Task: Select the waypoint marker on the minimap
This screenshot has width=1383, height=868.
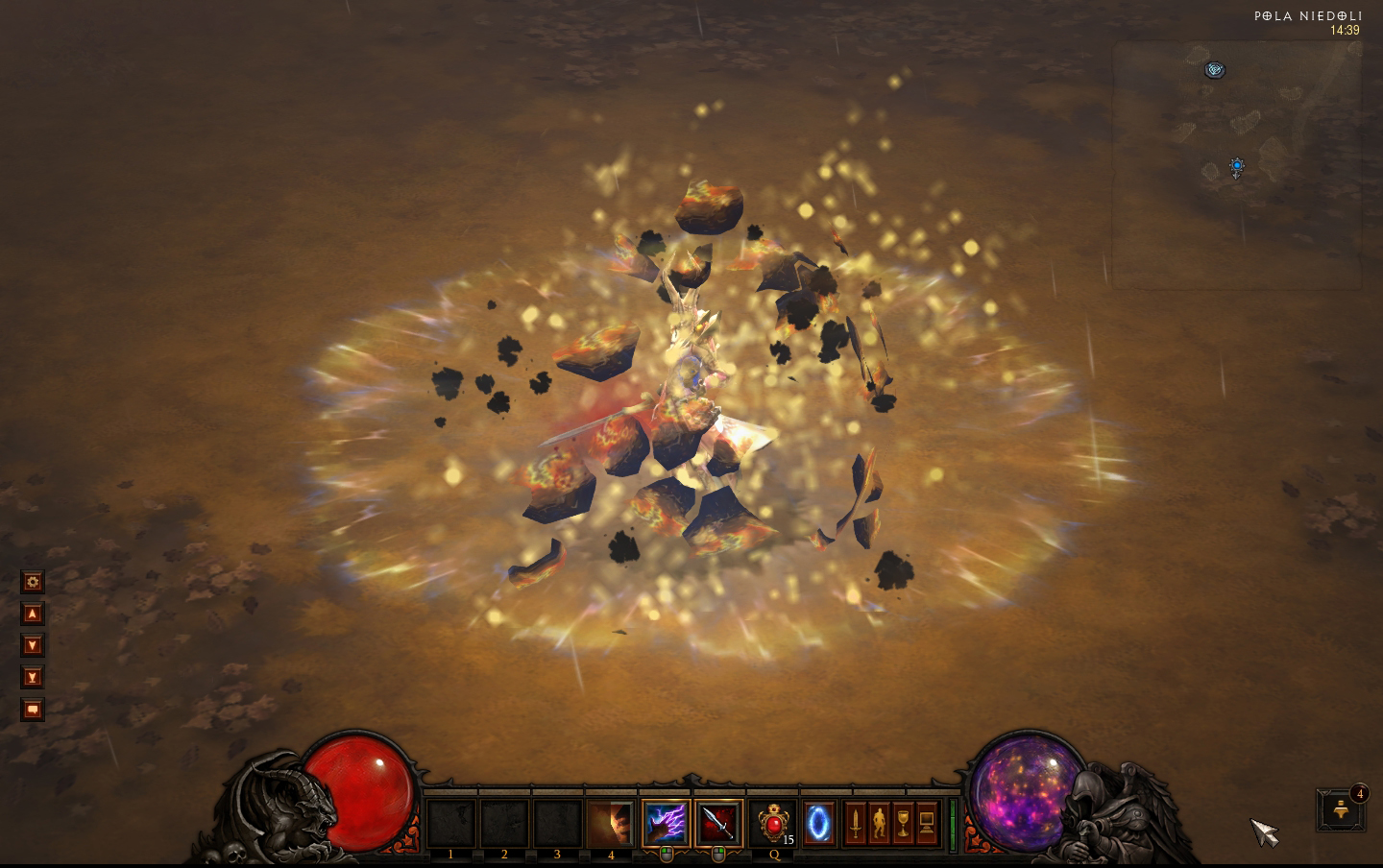Action: click(x=1216, y=69)
